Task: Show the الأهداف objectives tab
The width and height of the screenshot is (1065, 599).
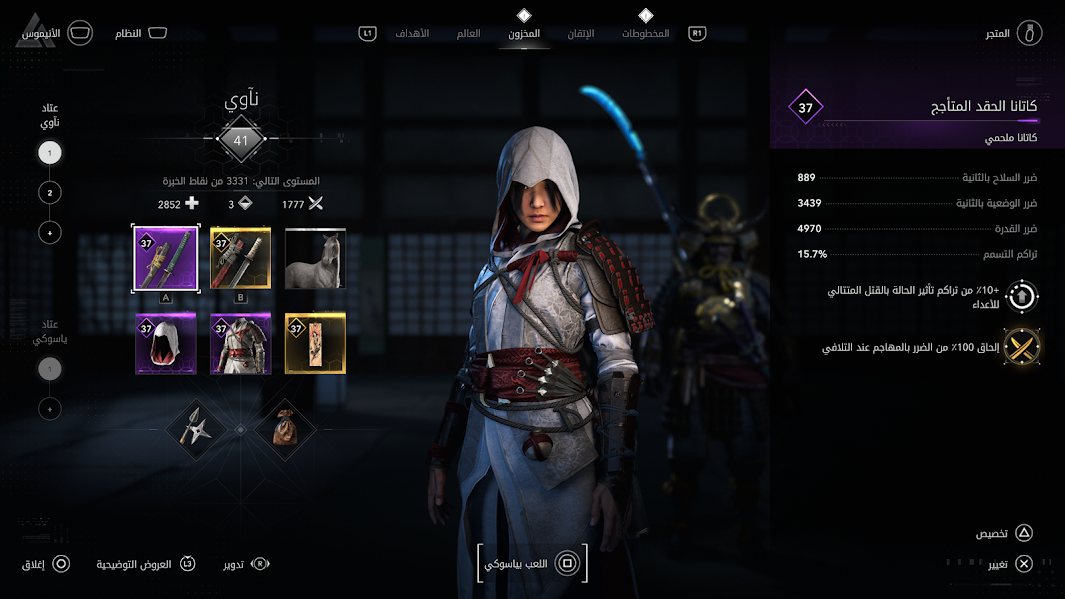Action: pyautogui.click(x=412, y=34)
